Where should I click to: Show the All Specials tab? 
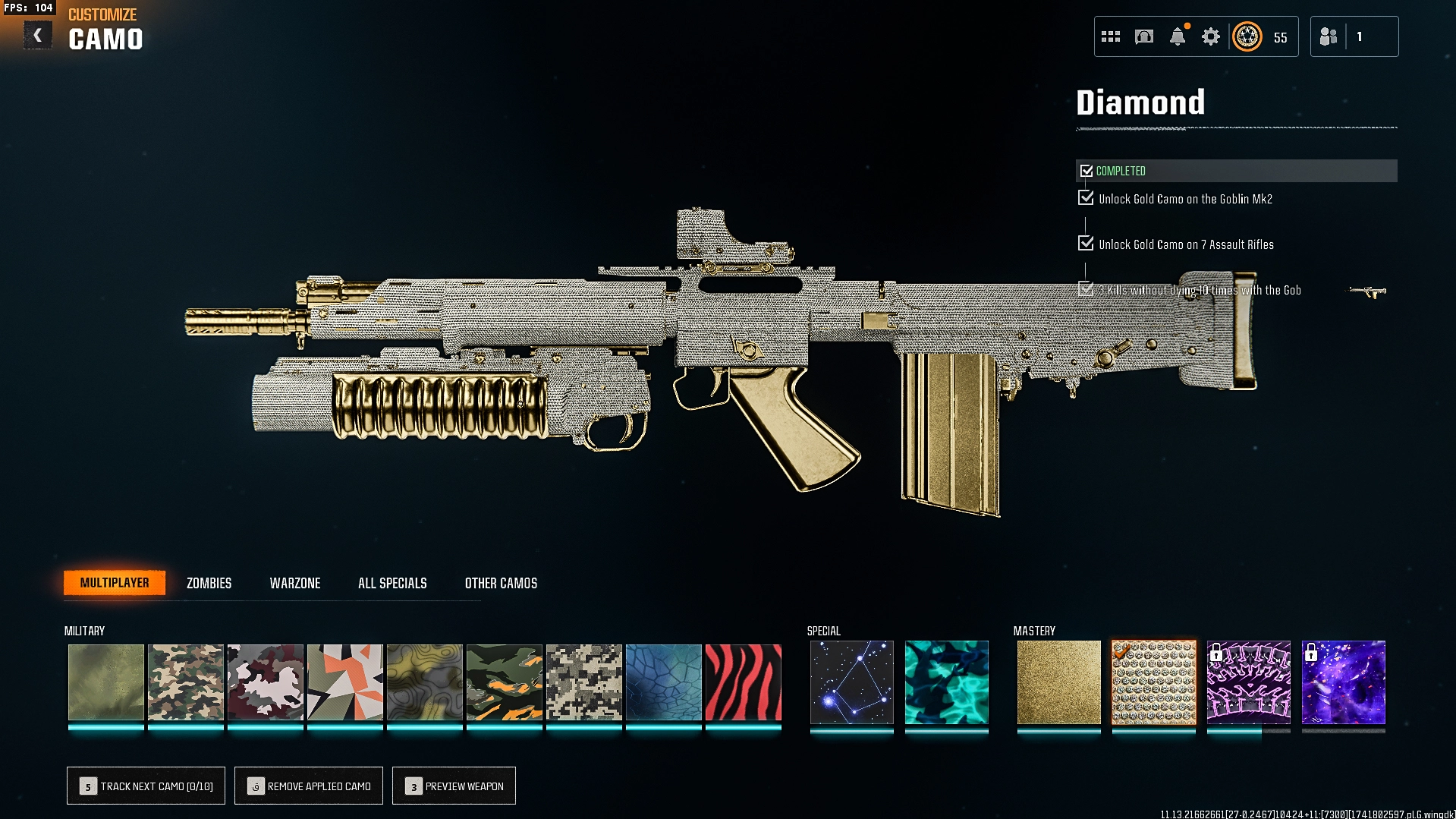pos(392,583)
